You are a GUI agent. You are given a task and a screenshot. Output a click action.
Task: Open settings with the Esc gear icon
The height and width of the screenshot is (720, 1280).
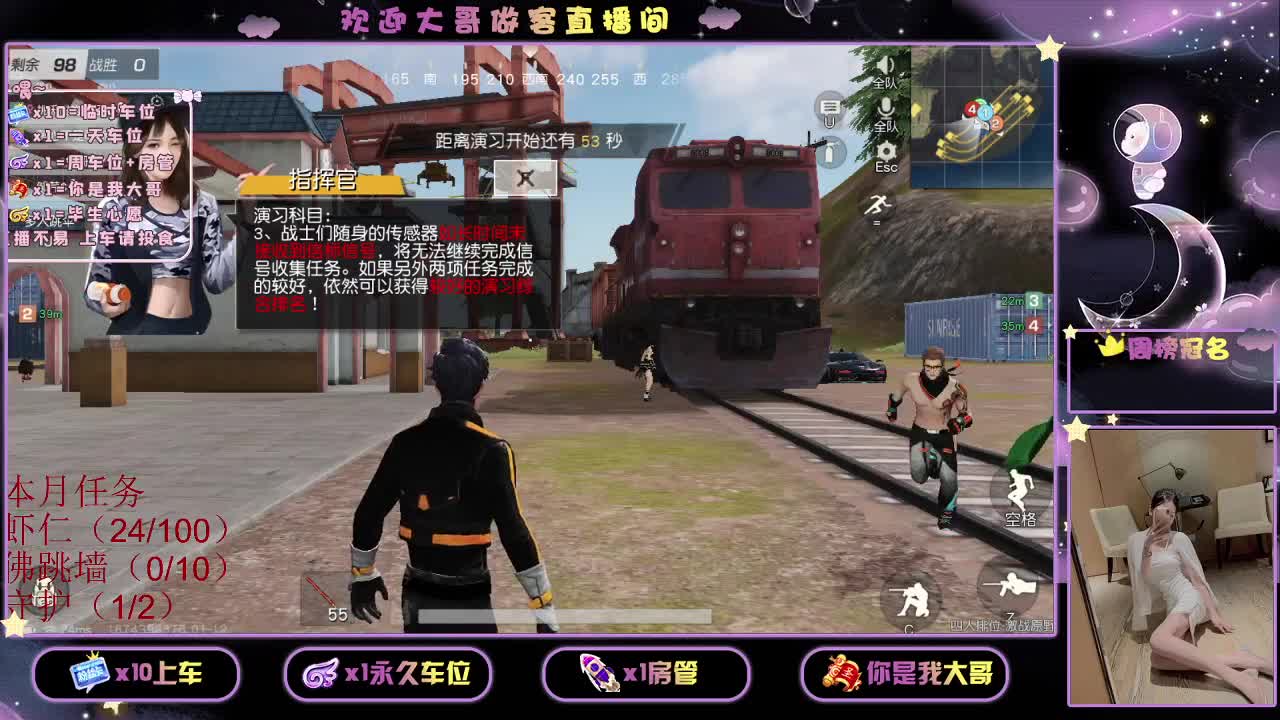pyautogui.click(x=887, y=153)
